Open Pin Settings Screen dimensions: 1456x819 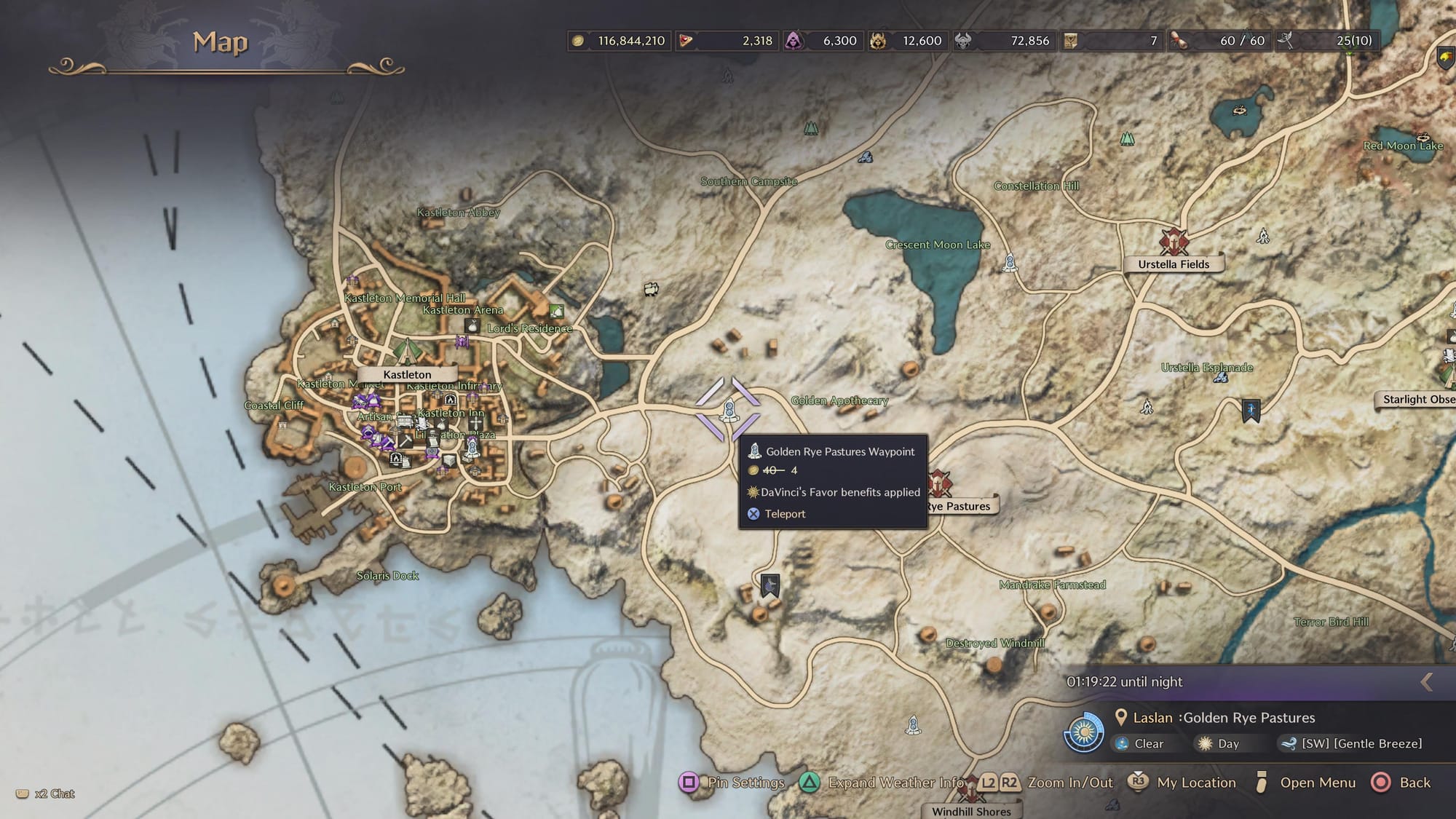[x=732, y=783]
